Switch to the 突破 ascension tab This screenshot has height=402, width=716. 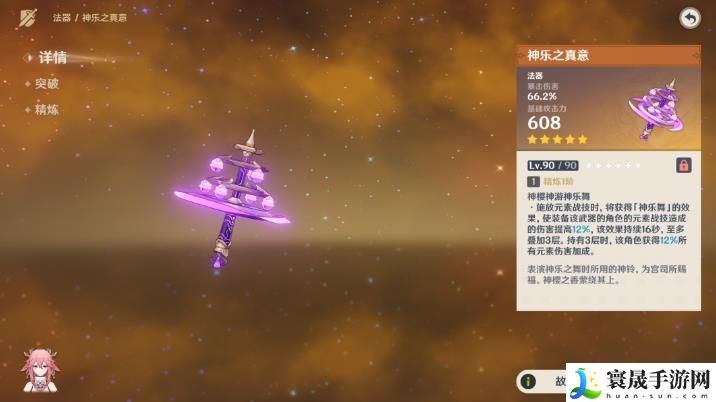[x=47, y=84]
